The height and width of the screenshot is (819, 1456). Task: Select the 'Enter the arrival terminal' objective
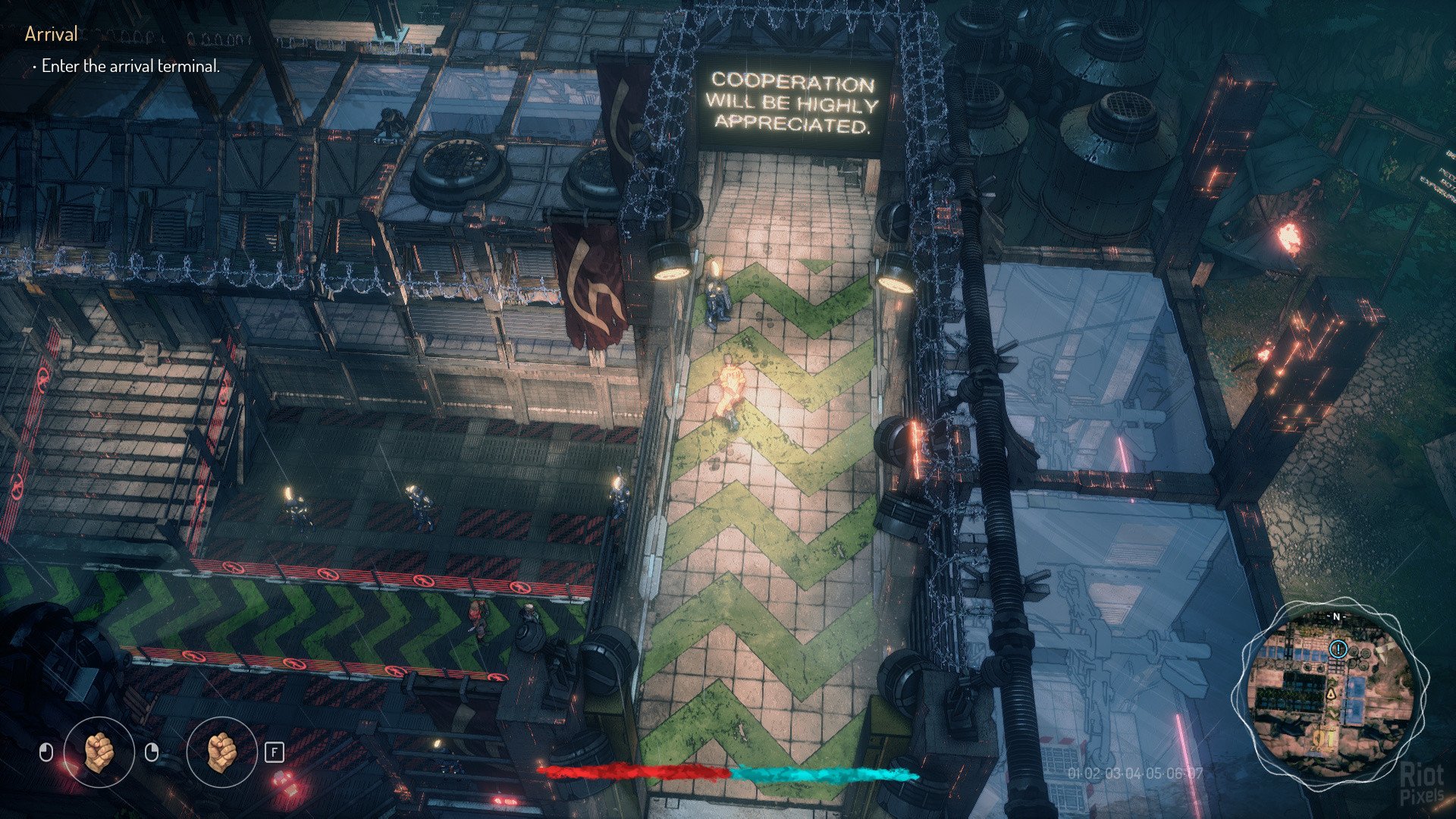coord(130,66)
